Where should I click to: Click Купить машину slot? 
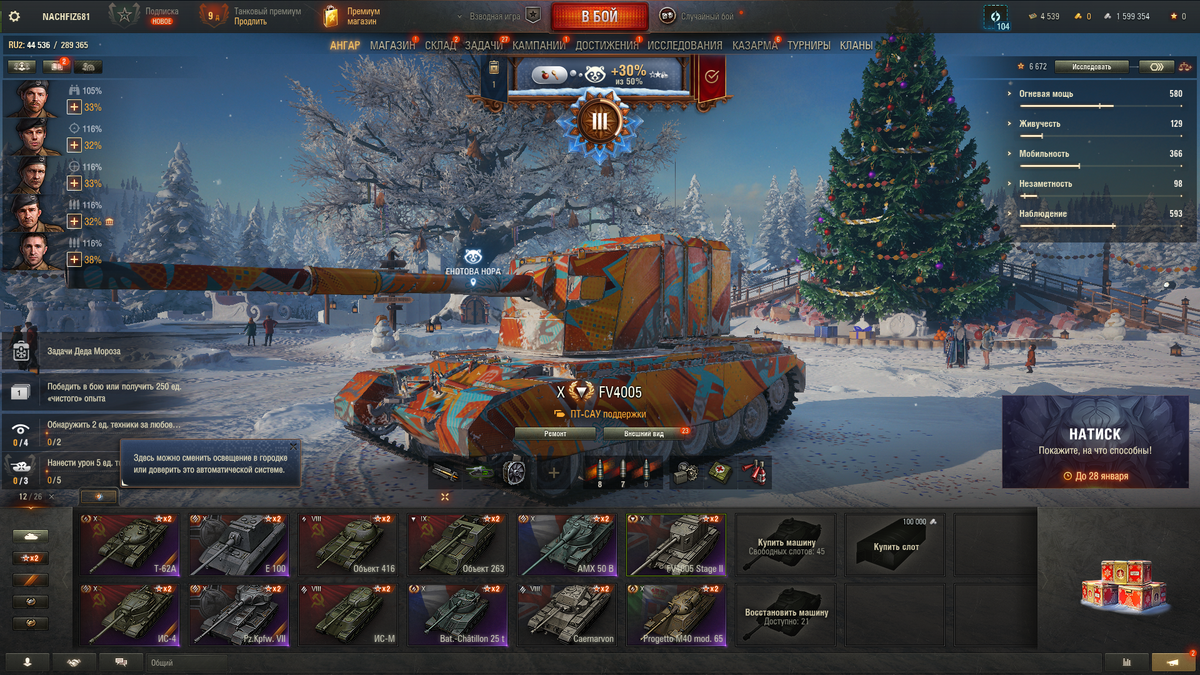click(786, 545)
